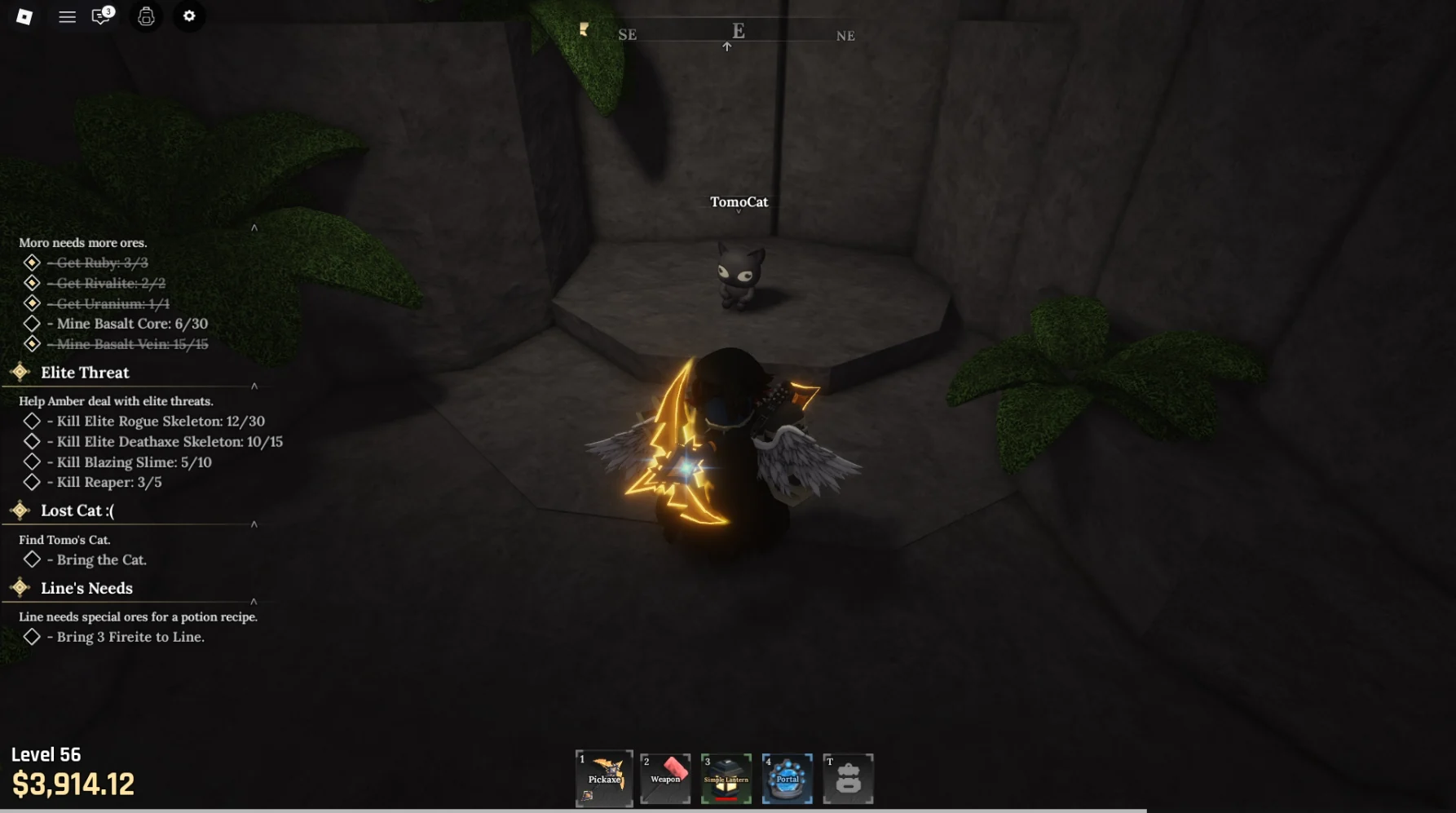Click the red durability bar under Simple Lantern
Image resolution: width=1456 pixels, height=813 pixels.
(726, 800)
